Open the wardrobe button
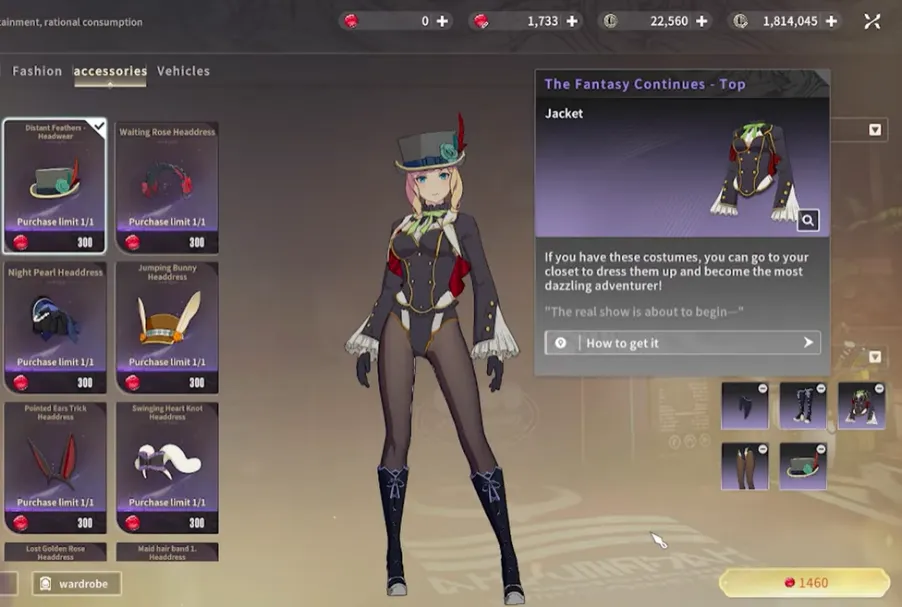Image resolution: width=902 pixels, height=607 pixels. (x=76, y=583)
